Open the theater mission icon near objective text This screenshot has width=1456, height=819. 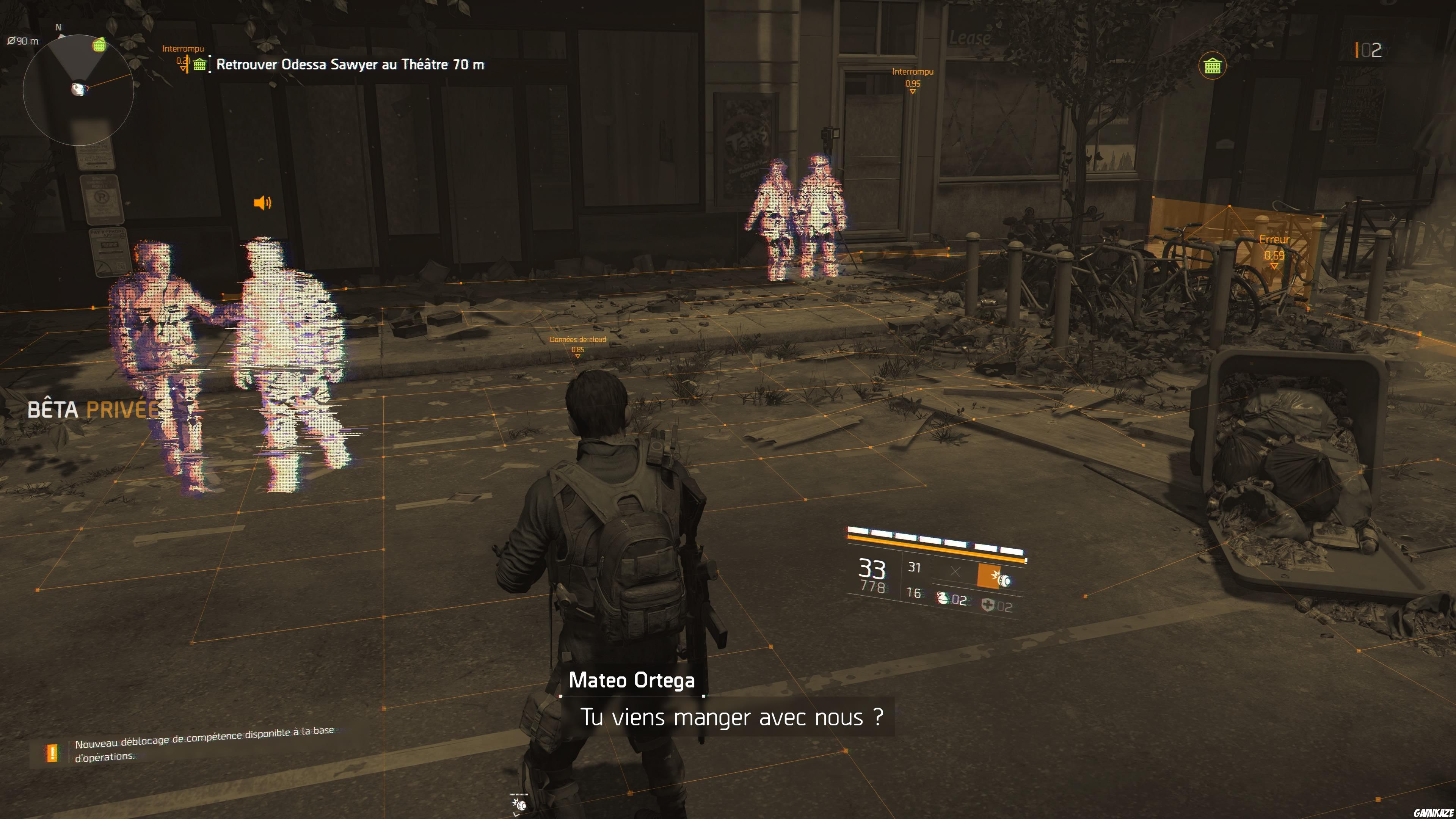[x=199, y=64]
